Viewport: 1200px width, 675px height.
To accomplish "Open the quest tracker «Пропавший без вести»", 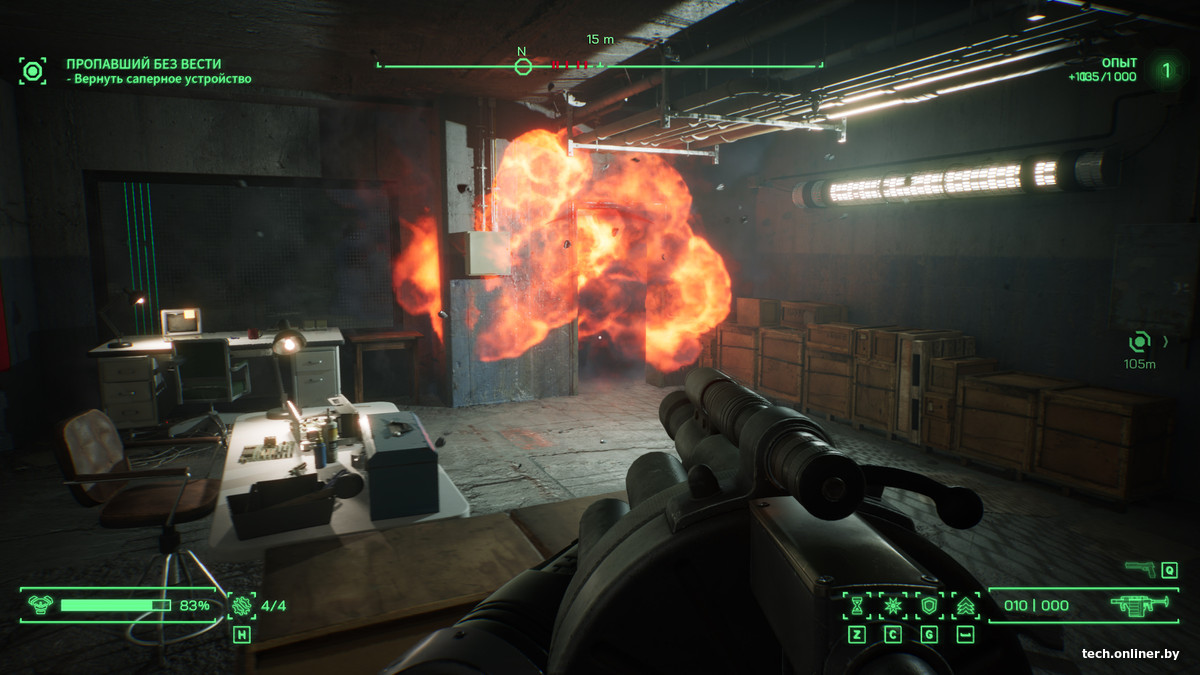I will click(x=144, y=64).
